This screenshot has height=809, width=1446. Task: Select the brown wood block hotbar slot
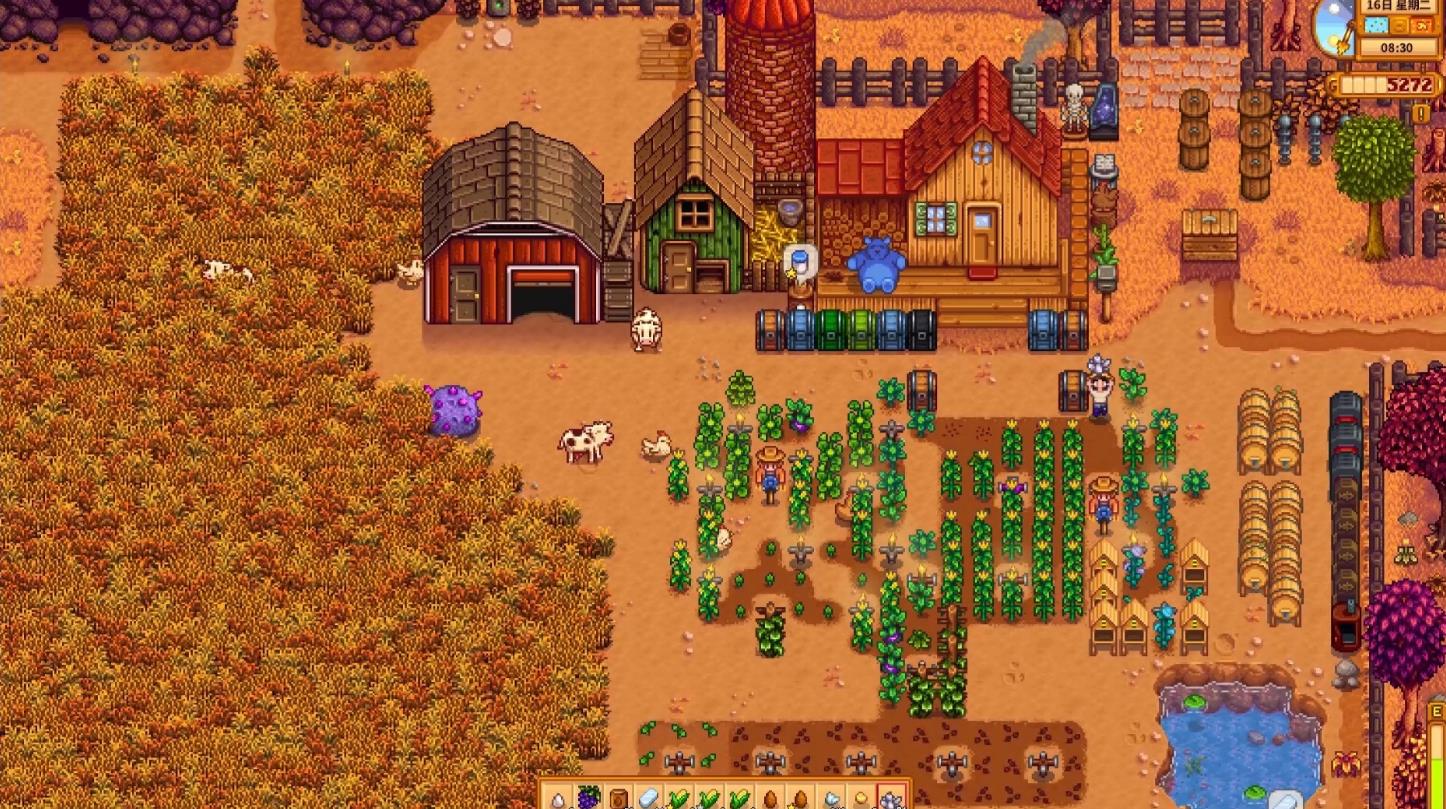tap(619, 798)
